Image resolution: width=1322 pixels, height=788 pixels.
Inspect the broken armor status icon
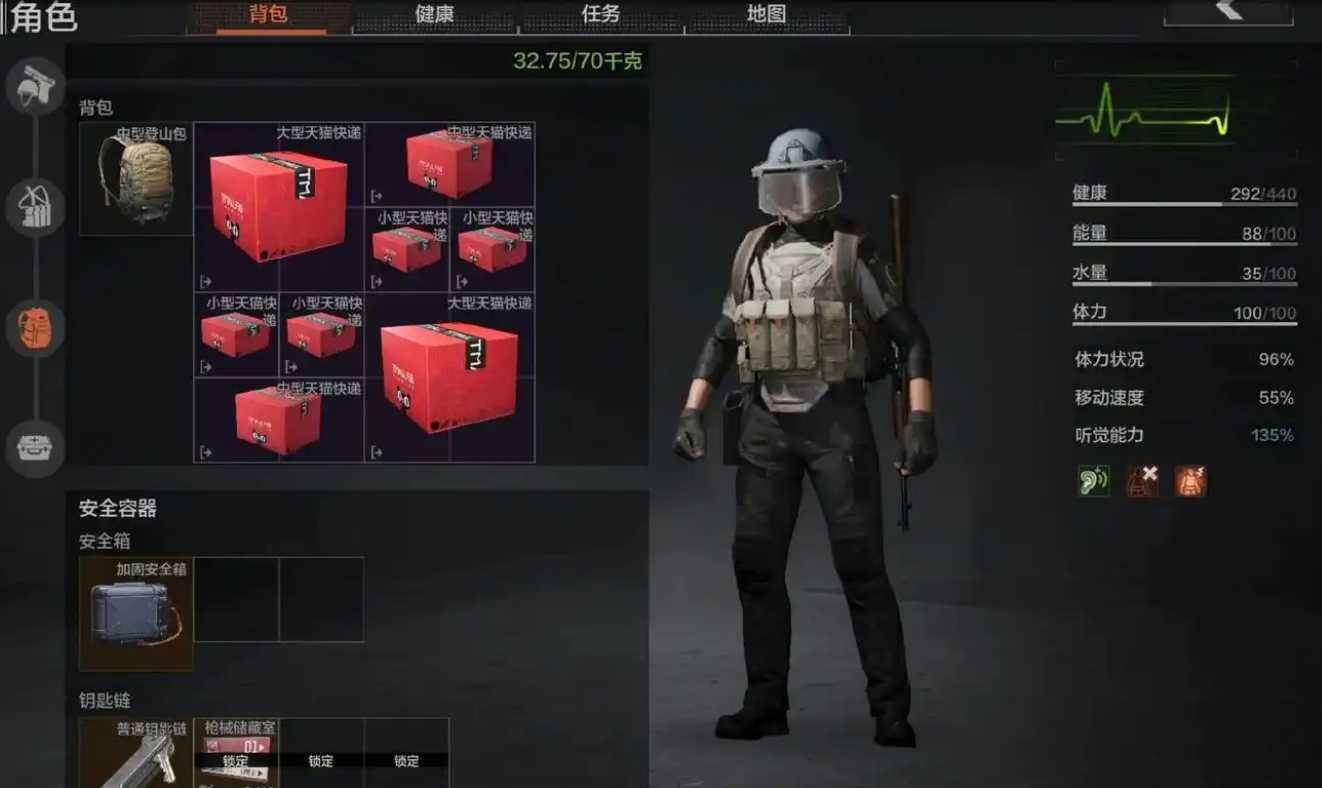[1142, 480]
